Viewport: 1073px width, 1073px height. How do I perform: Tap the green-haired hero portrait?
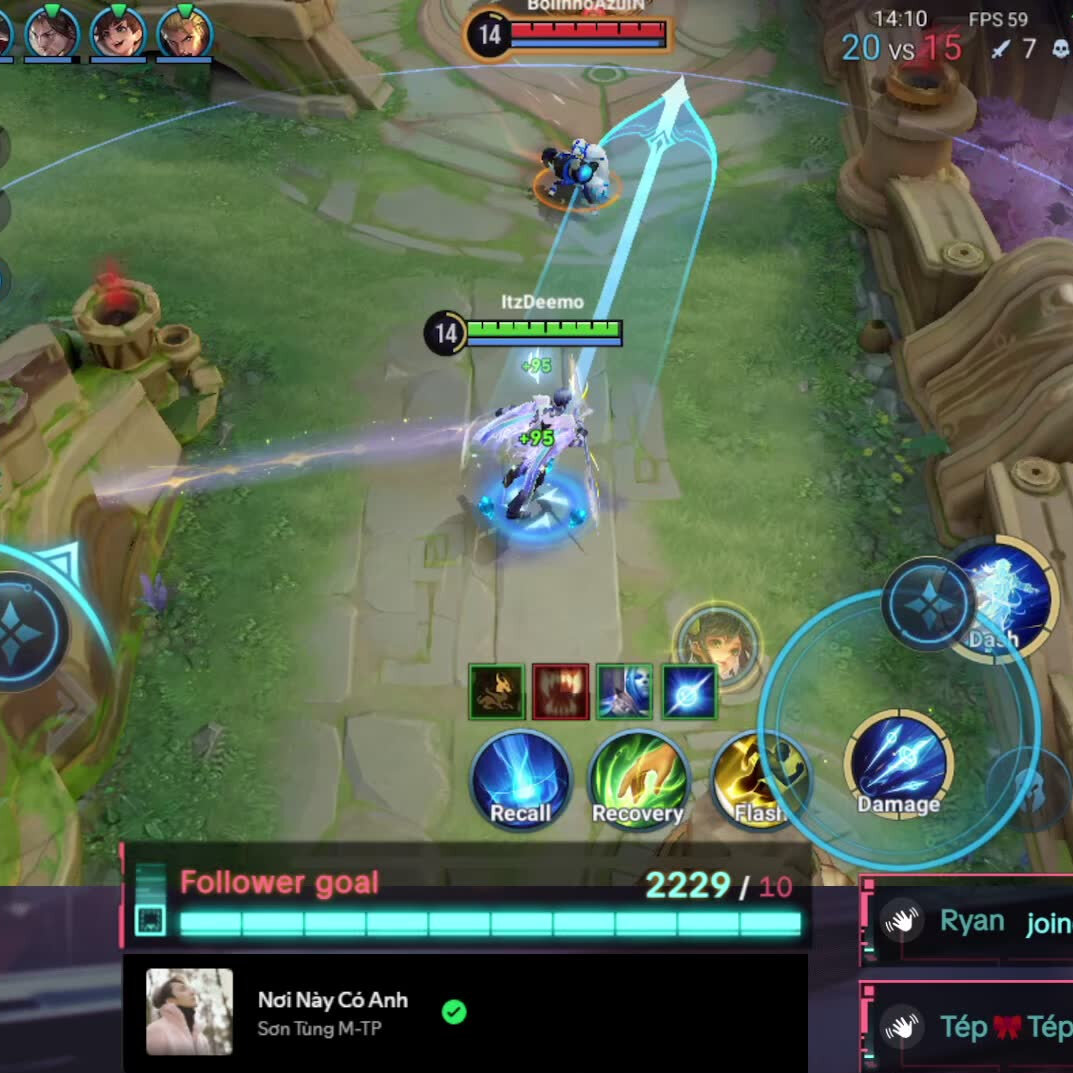click(x=718, y=645)
